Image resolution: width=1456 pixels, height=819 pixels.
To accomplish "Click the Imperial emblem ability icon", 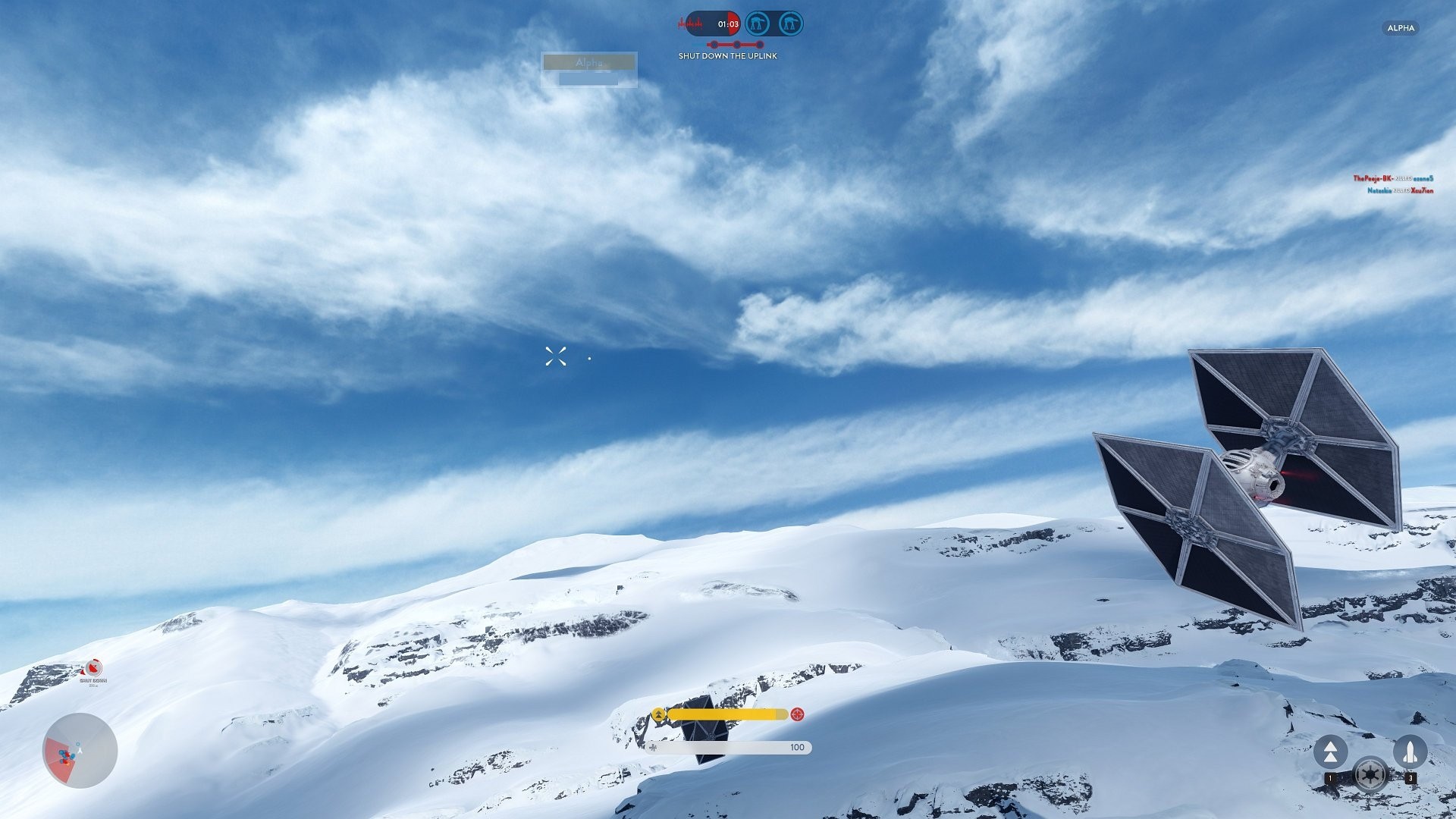I will [x=1370, y=776].
